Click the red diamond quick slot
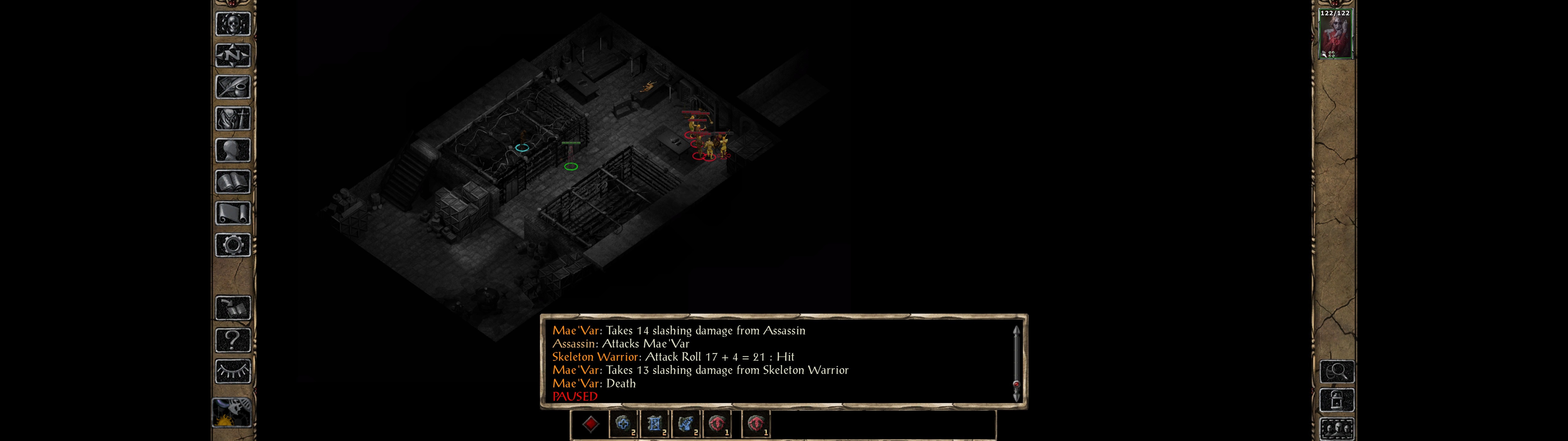Screen dimensions: 1568x441 coord(590,424)
